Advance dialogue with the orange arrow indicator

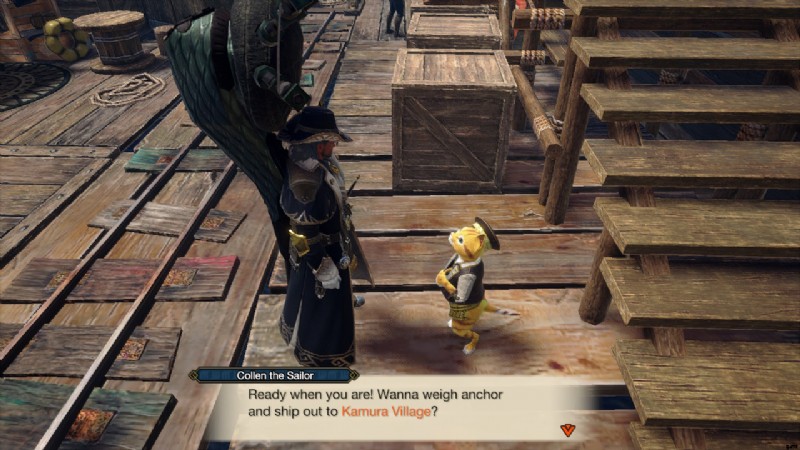click(568, 430)
